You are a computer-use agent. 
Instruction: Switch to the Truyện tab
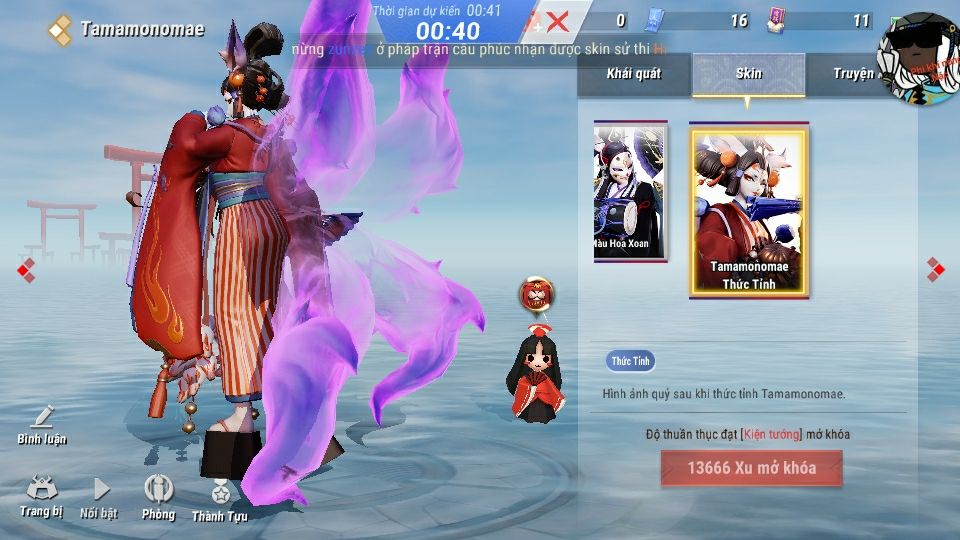[x=853, y=74]
